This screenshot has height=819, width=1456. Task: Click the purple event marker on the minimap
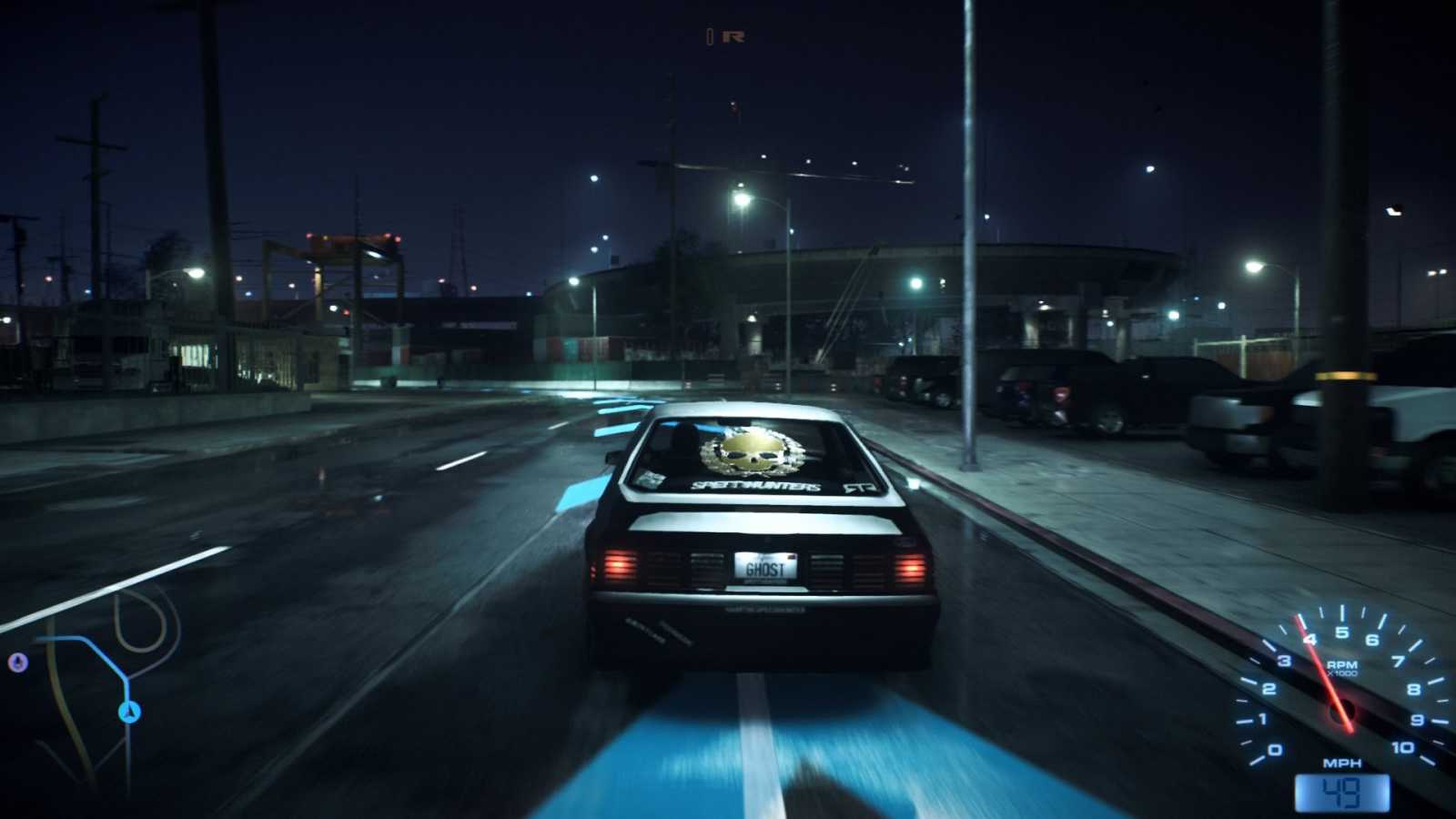[x=16, y=662]
